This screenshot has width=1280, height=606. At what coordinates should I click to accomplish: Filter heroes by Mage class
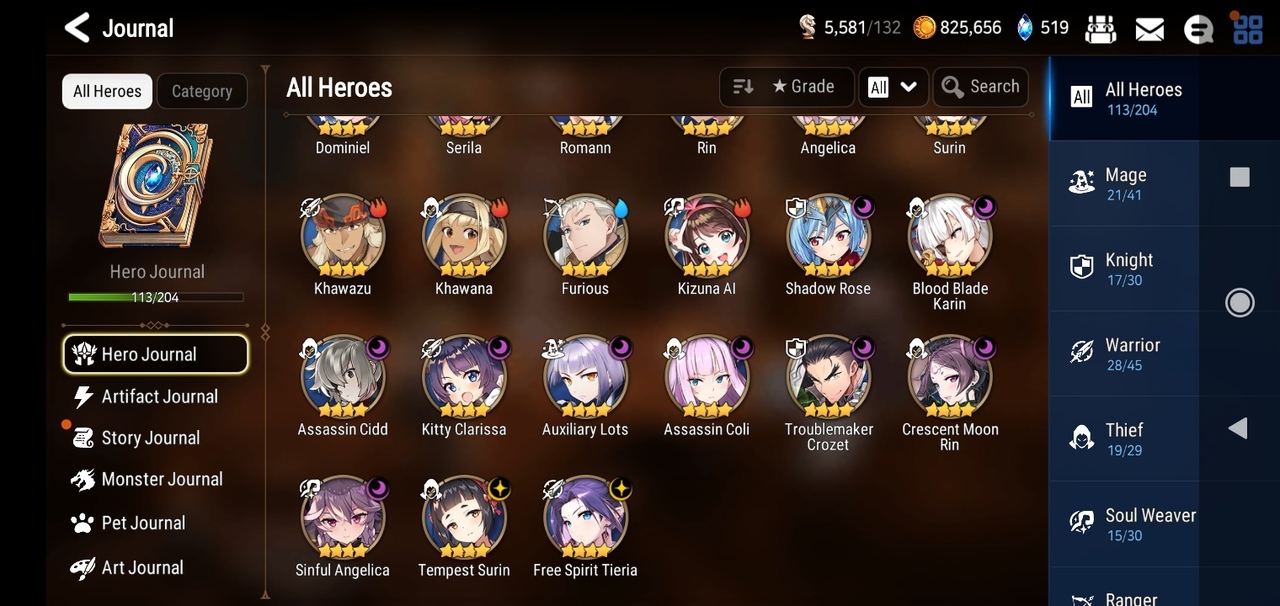1123,183
